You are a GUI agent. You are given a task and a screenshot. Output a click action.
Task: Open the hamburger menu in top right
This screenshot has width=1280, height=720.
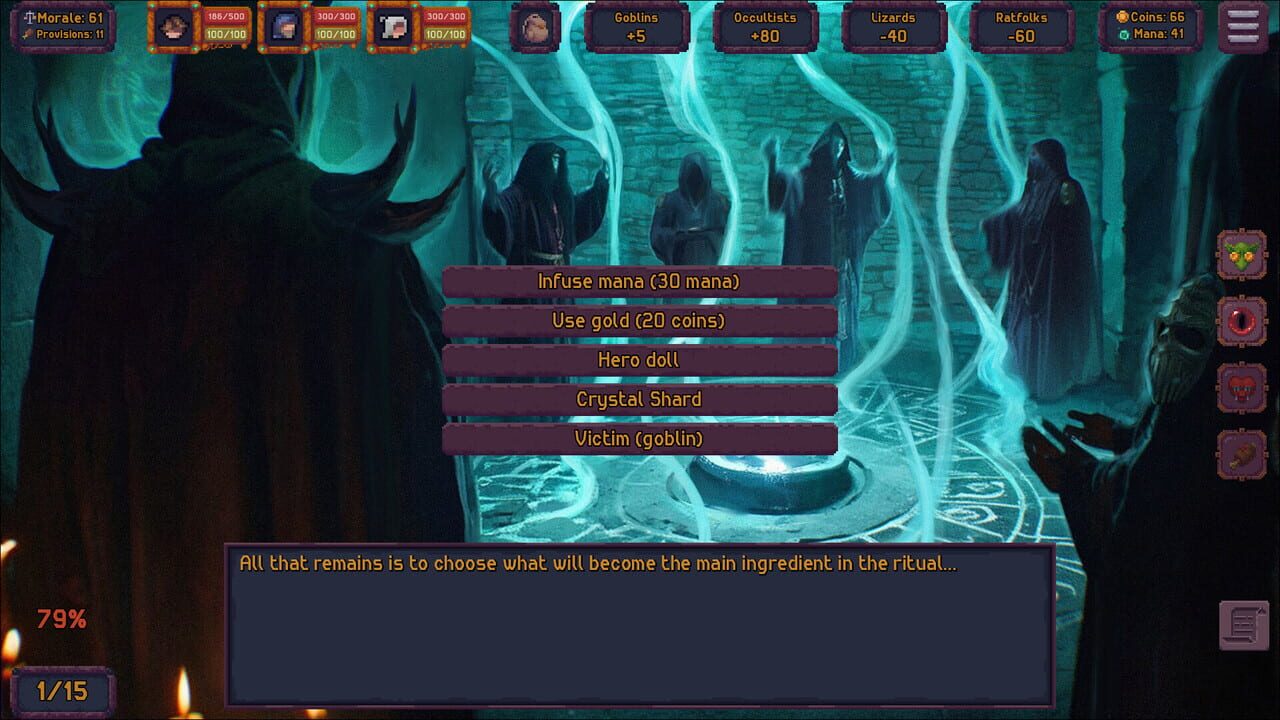click(1241, 27)
